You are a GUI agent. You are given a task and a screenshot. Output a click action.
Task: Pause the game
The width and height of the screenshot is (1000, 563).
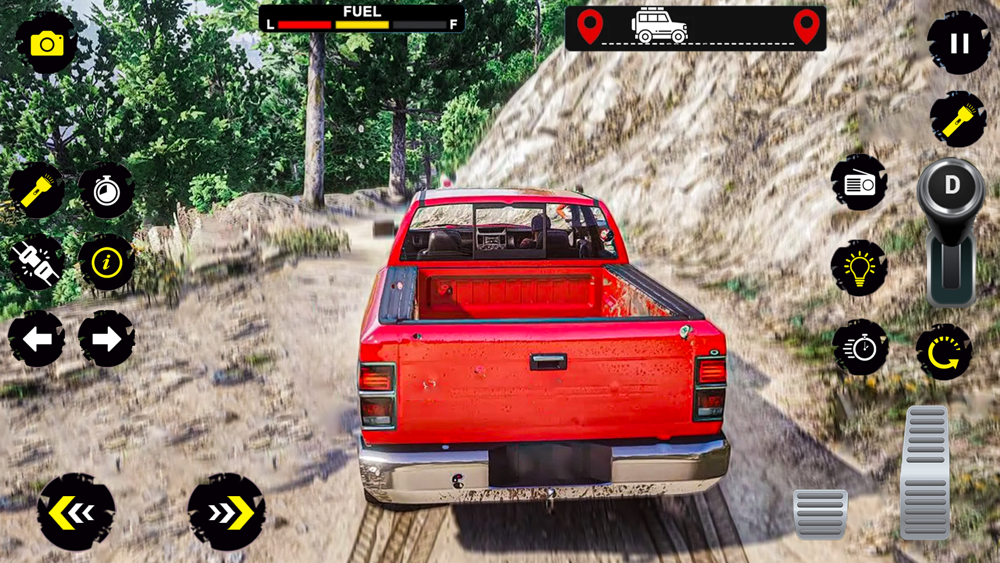959,43
